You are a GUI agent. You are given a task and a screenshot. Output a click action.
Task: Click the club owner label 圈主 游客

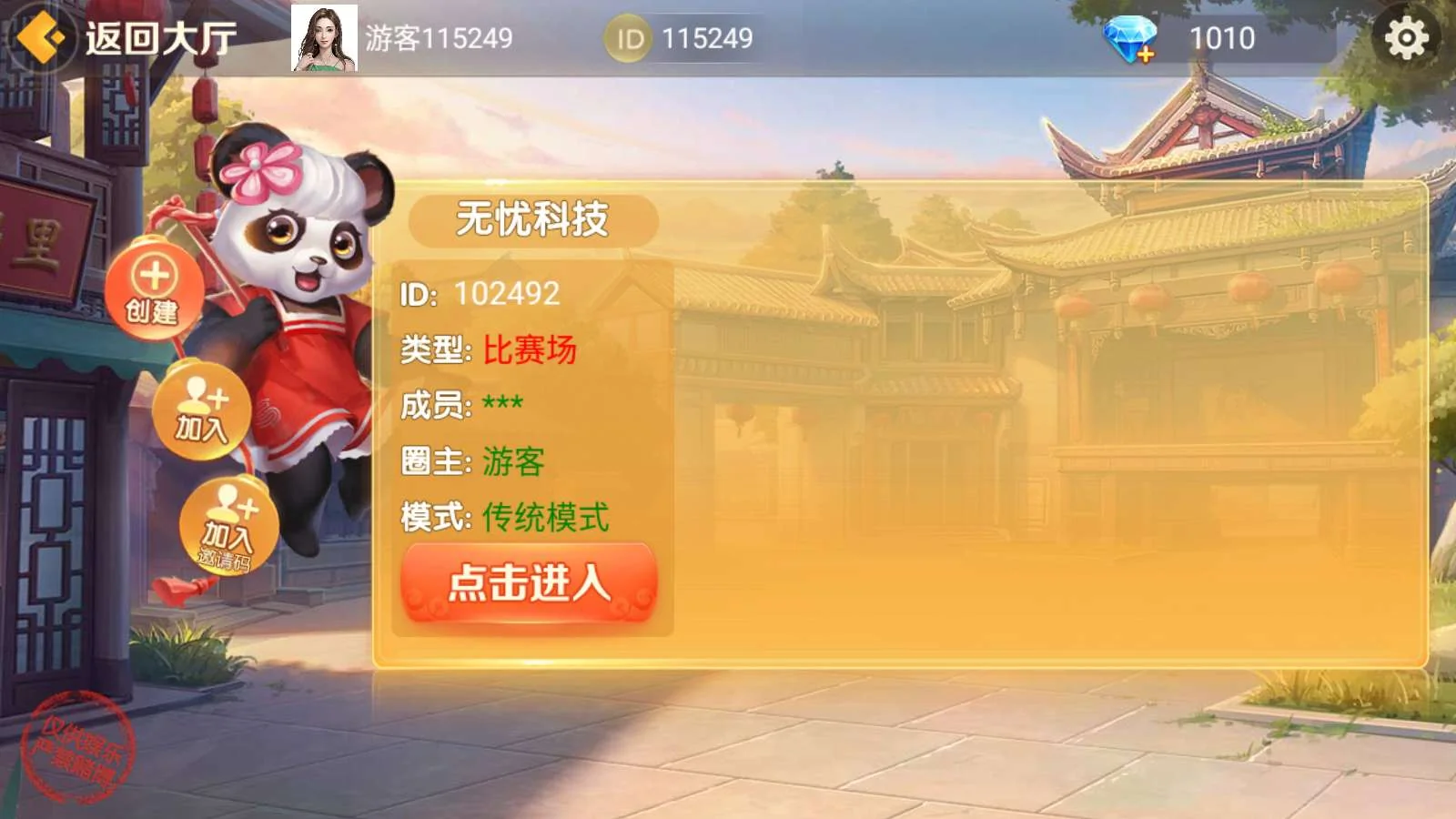(475, 460)
